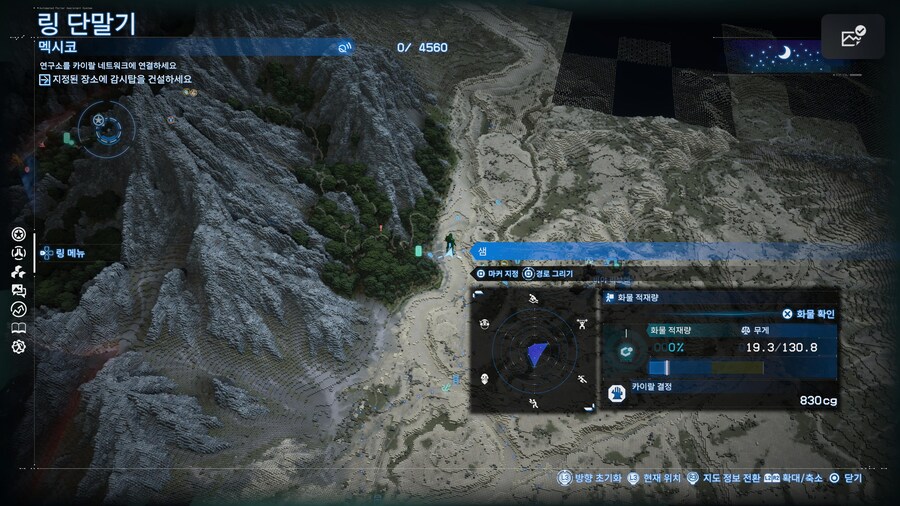
Task: Open the picture-with-chat sidebar icon
Action: (18, 290)
